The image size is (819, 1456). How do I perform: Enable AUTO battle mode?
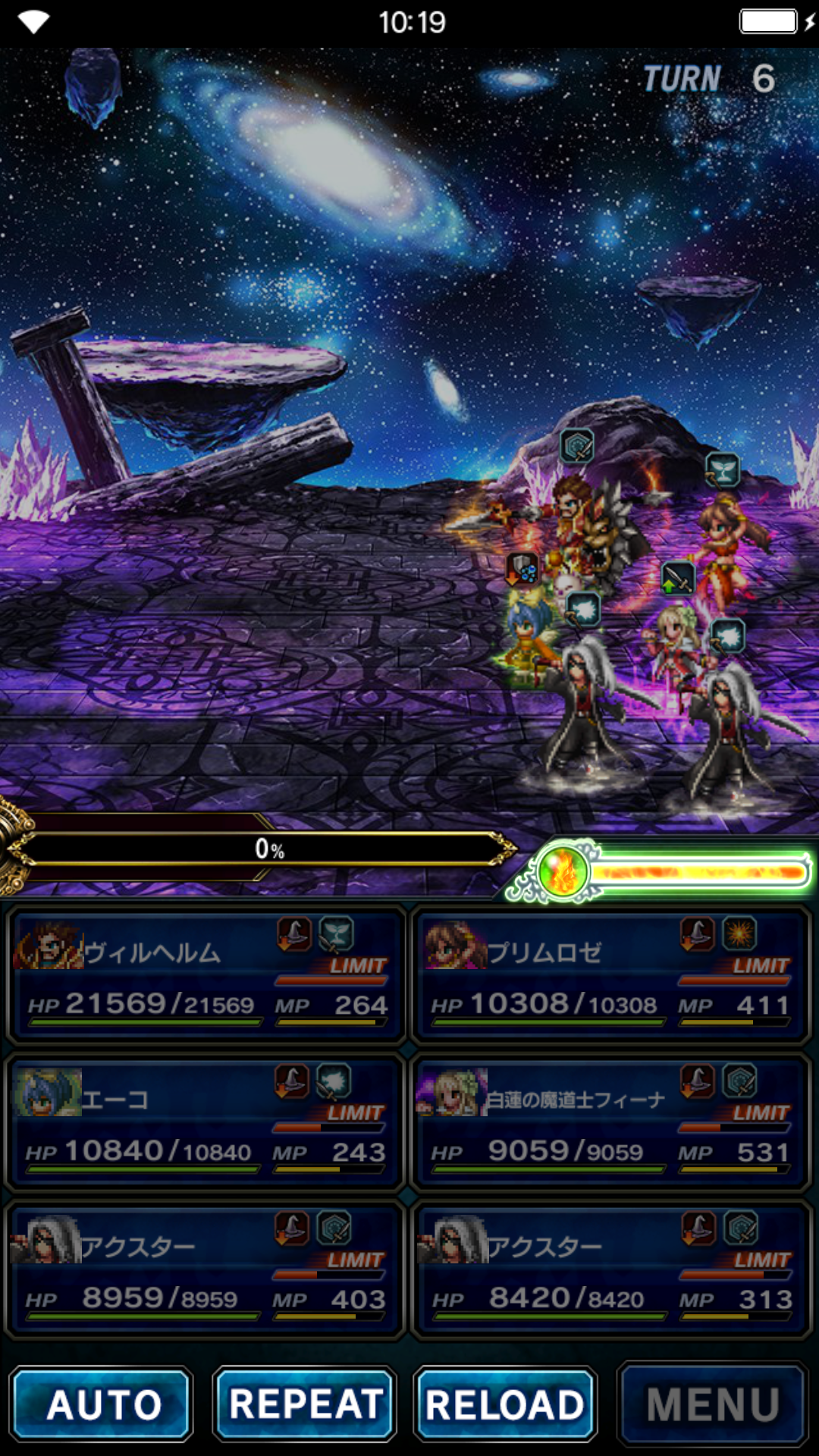102,1404
